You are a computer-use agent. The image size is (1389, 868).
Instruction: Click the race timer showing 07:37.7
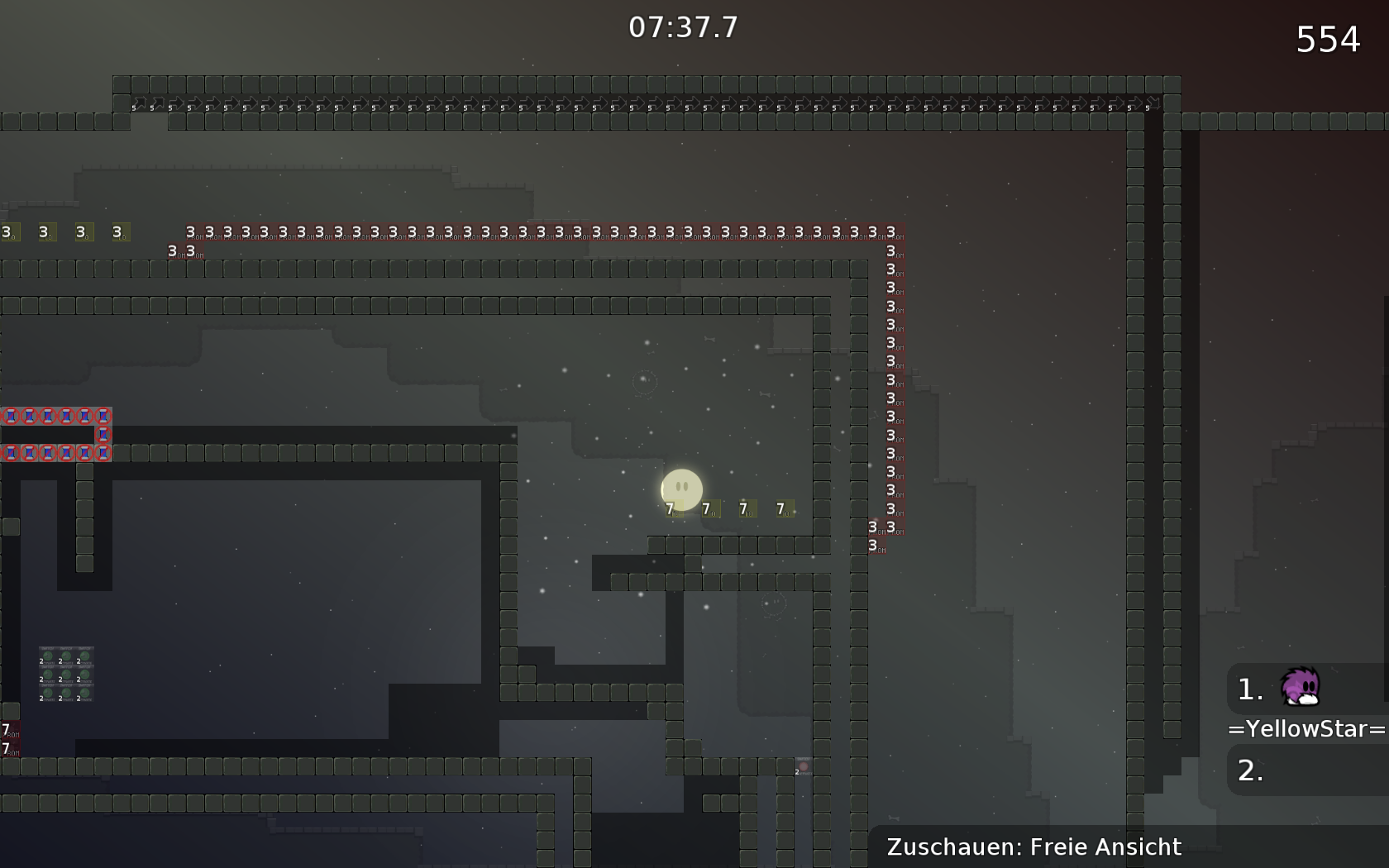[681, 26]
